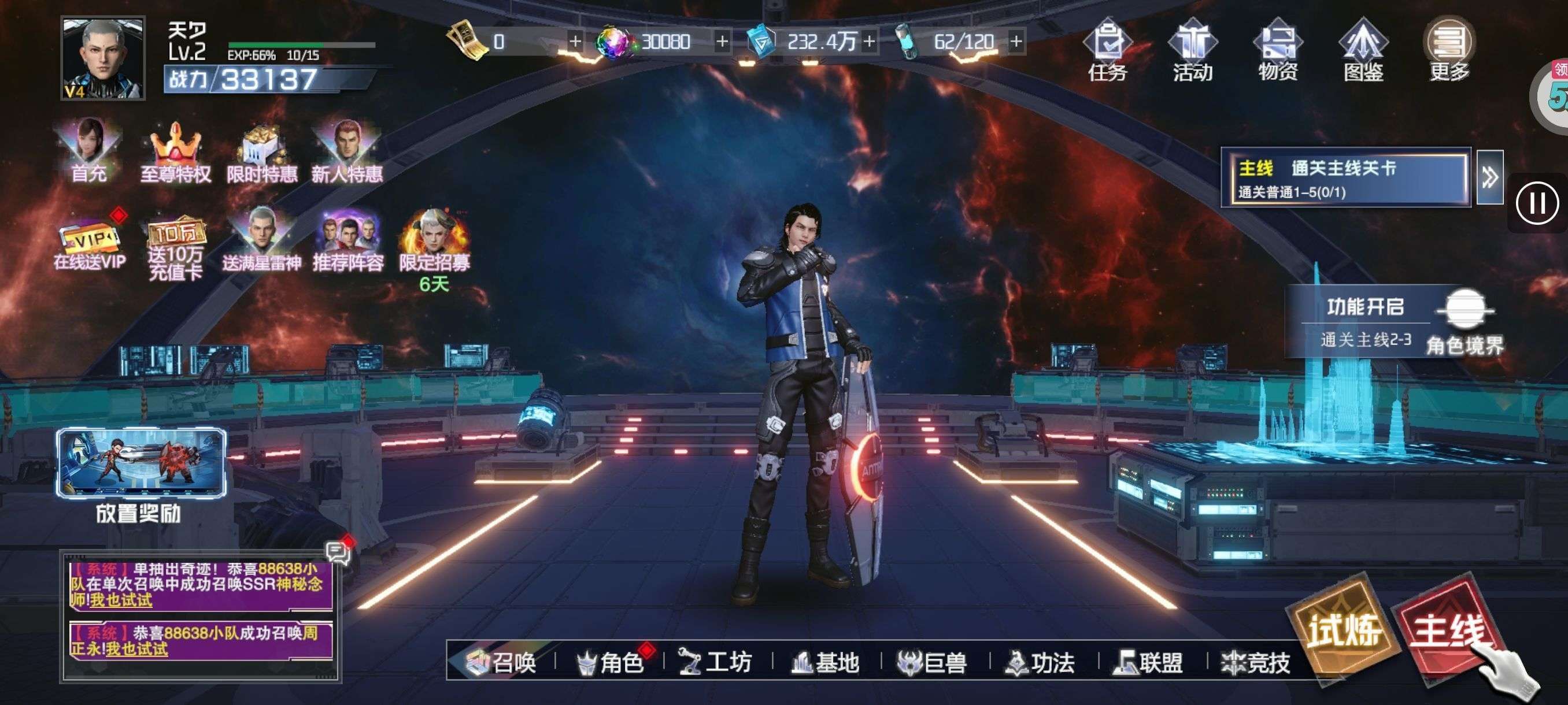
Task: Open the 活动 events menu
Action: [x=1192, y=53]
